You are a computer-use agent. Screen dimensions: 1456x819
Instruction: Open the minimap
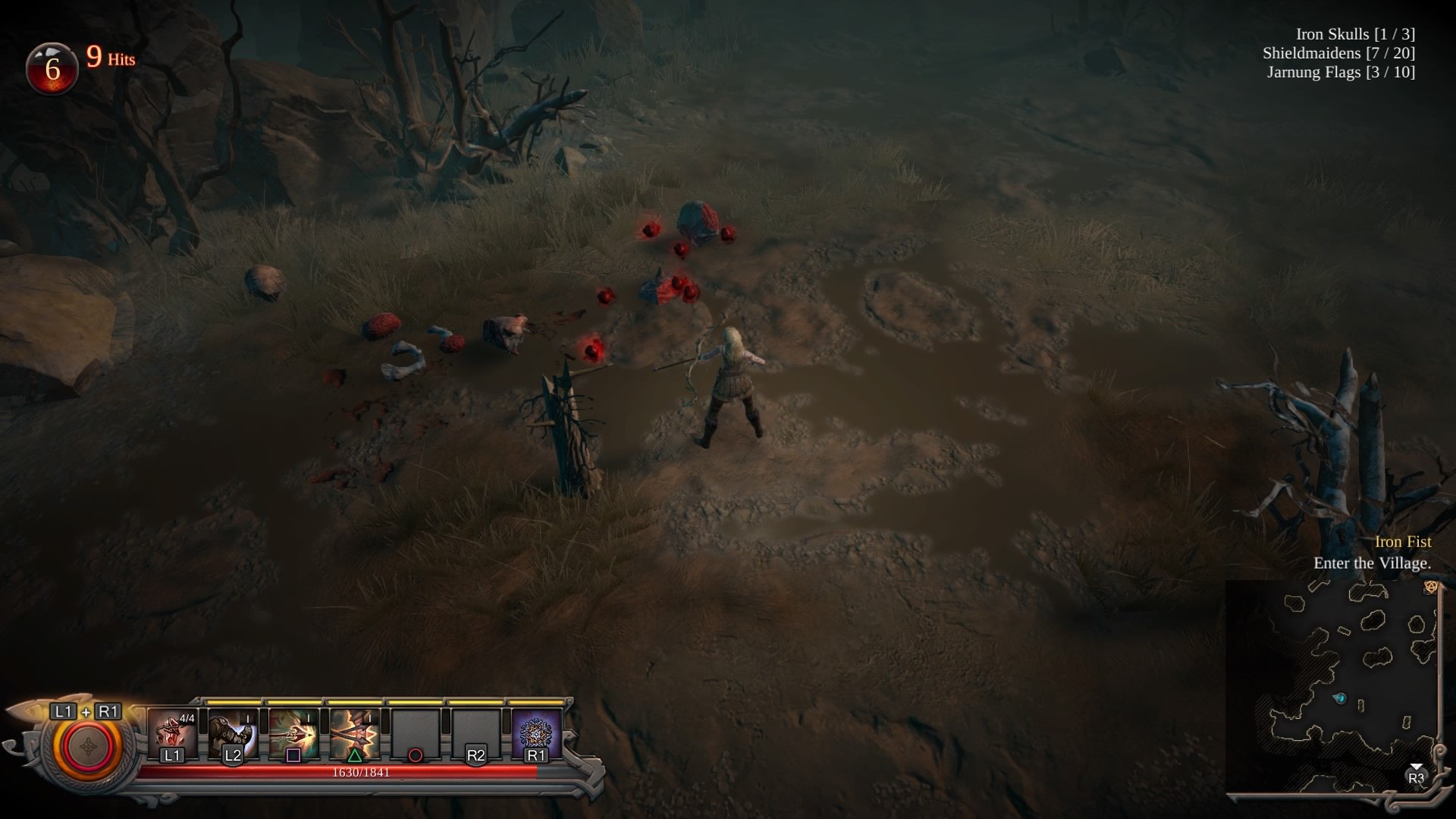(1335, 689)
